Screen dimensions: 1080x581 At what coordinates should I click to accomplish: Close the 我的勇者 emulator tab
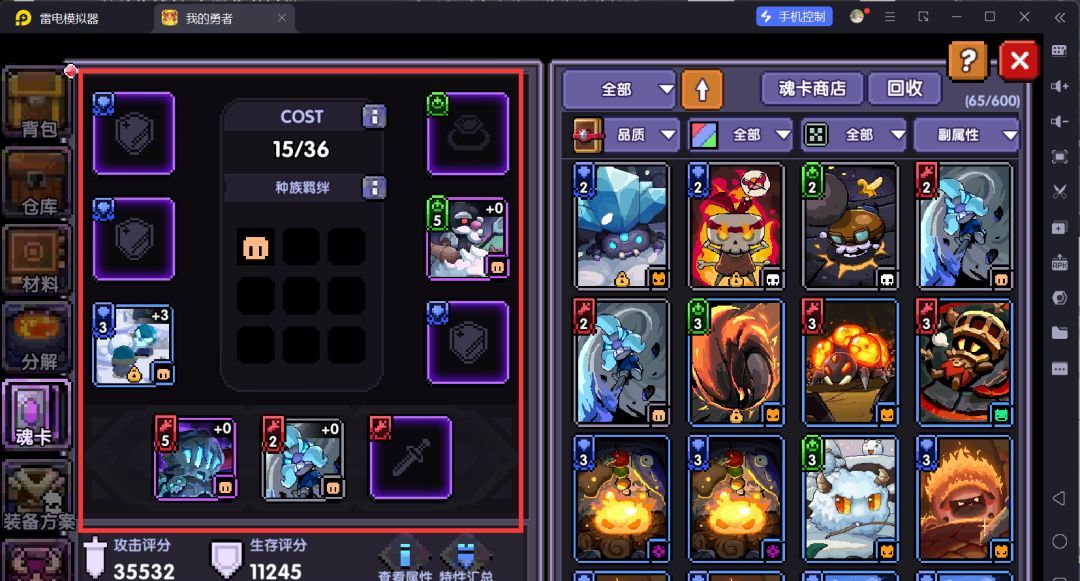pyautogui.click(x=282, y=17)
